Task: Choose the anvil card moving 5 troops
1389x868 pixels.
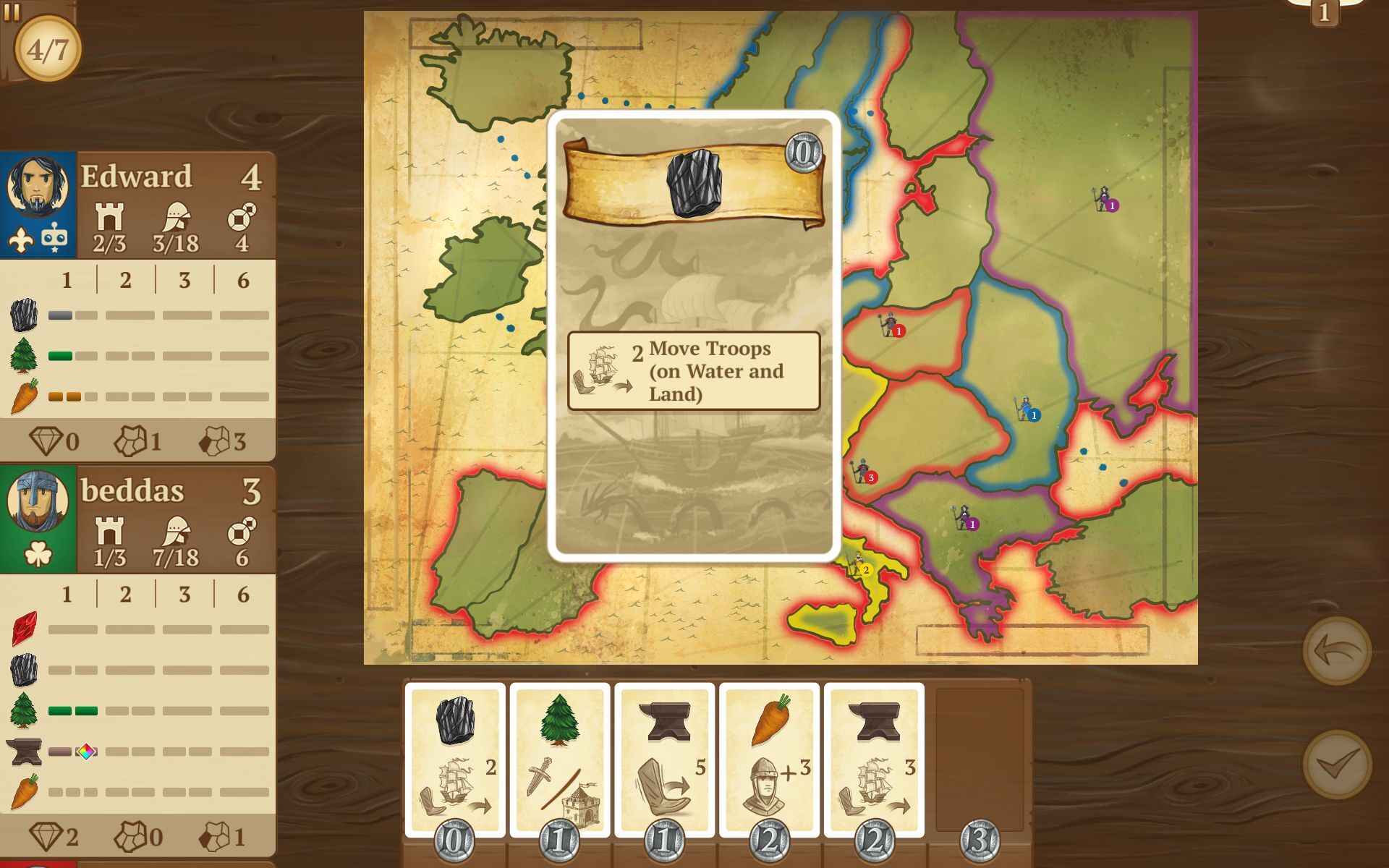Action: (664, 759)
